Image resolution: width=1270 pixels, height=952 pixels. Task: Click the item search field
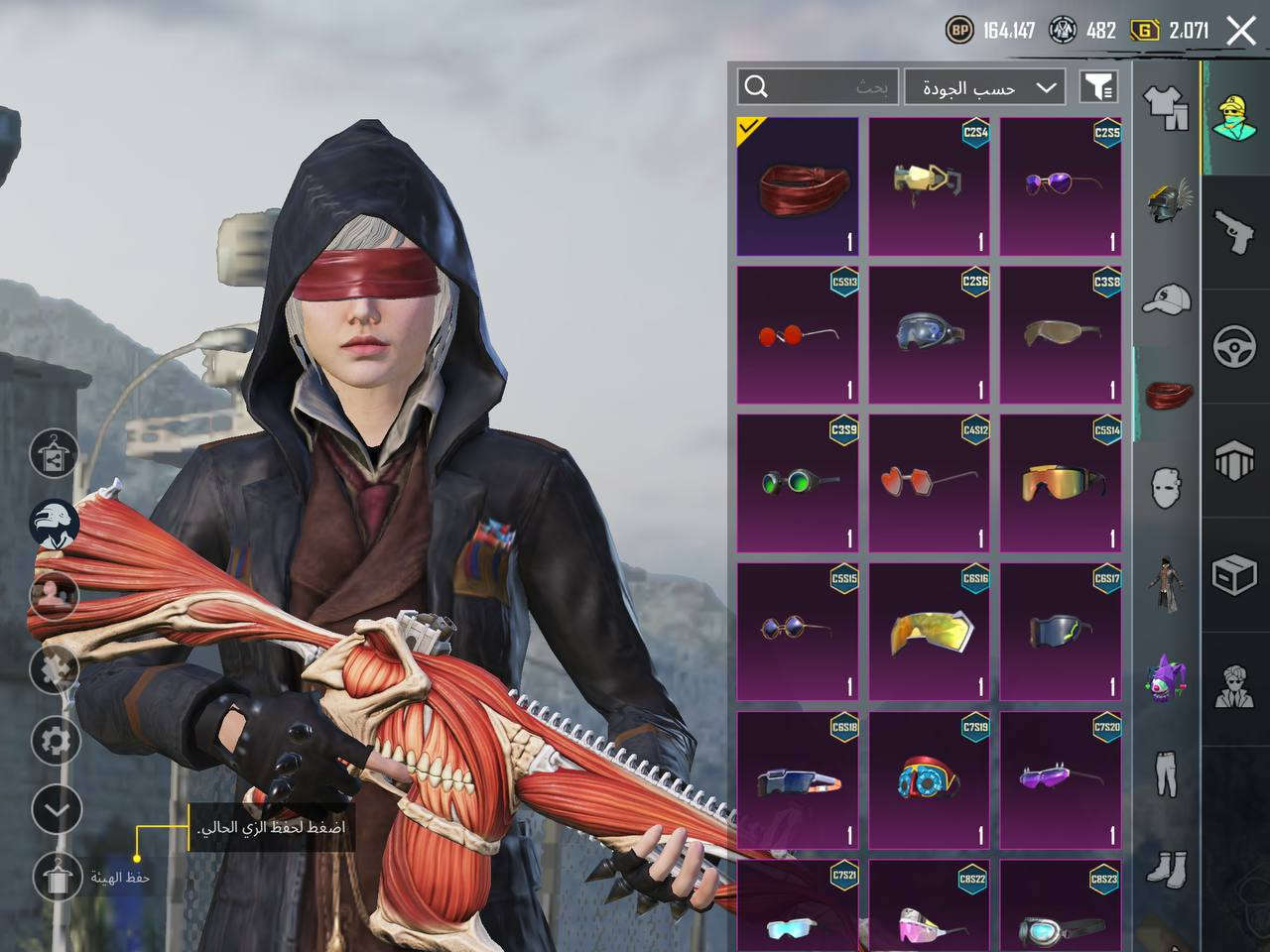coord(819,87)
